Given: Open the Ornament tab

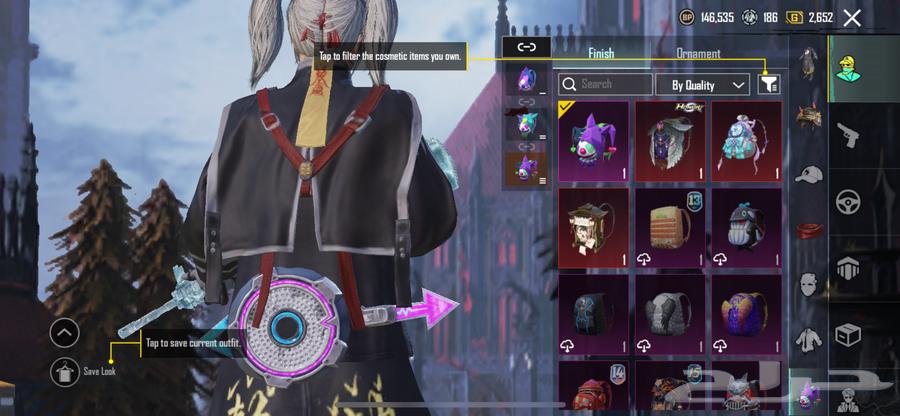Looking at the screenshot, I should 698,53.
